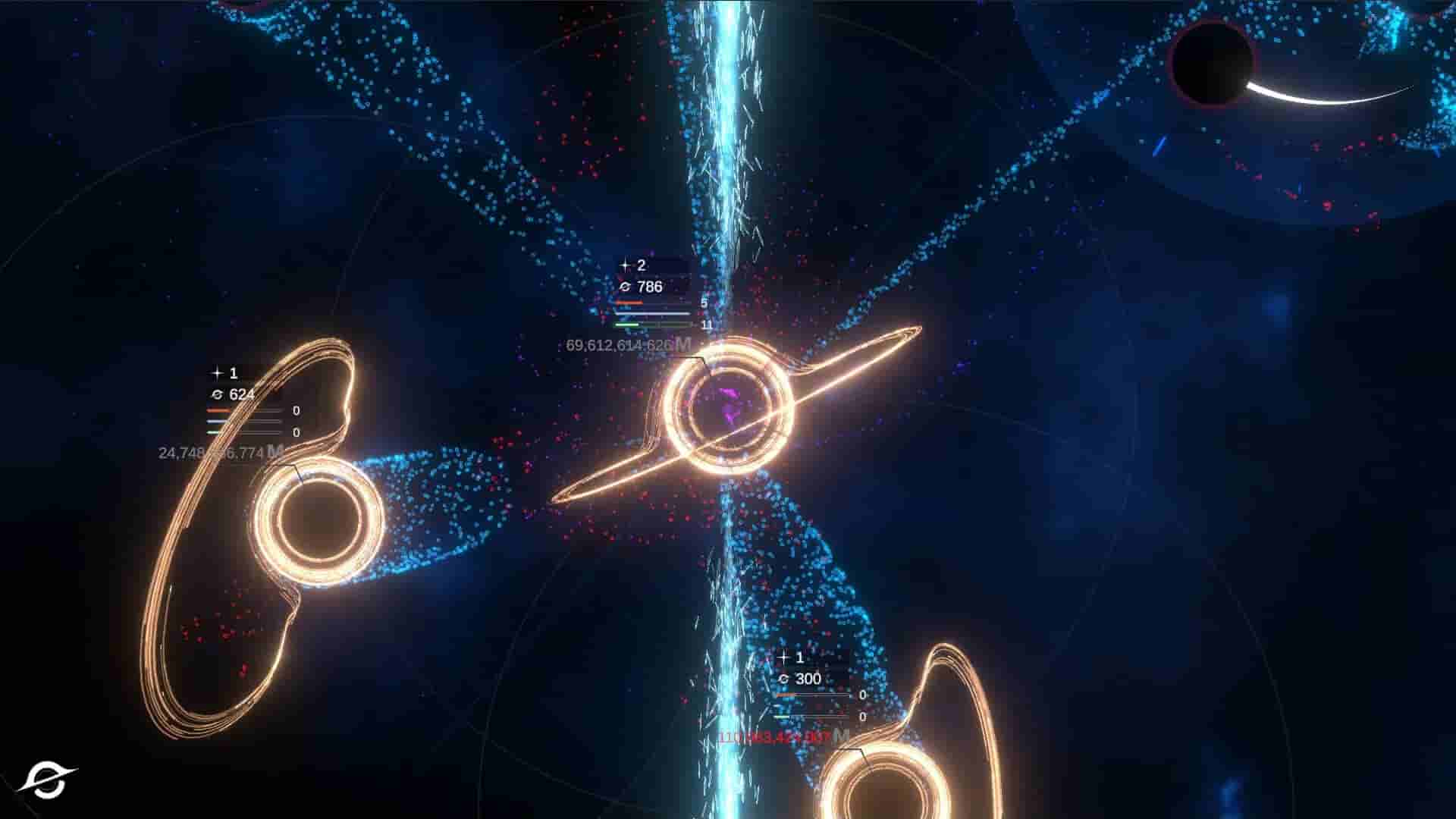Toggle the red progress bar under the 786 counter
Viewport: 1456px width, 819px height.
tap(629, 302)
